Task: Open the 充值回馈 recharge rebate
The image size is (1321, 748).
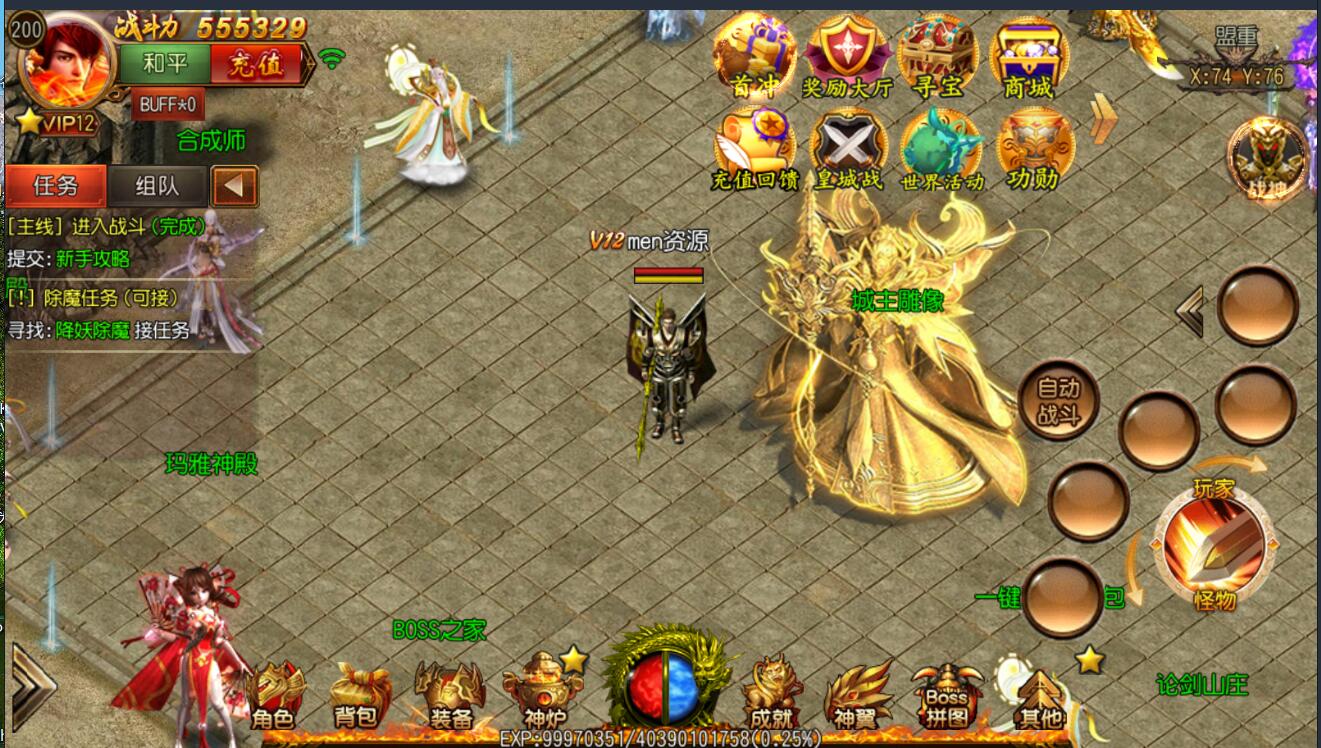Action: [x=755, y=150]
